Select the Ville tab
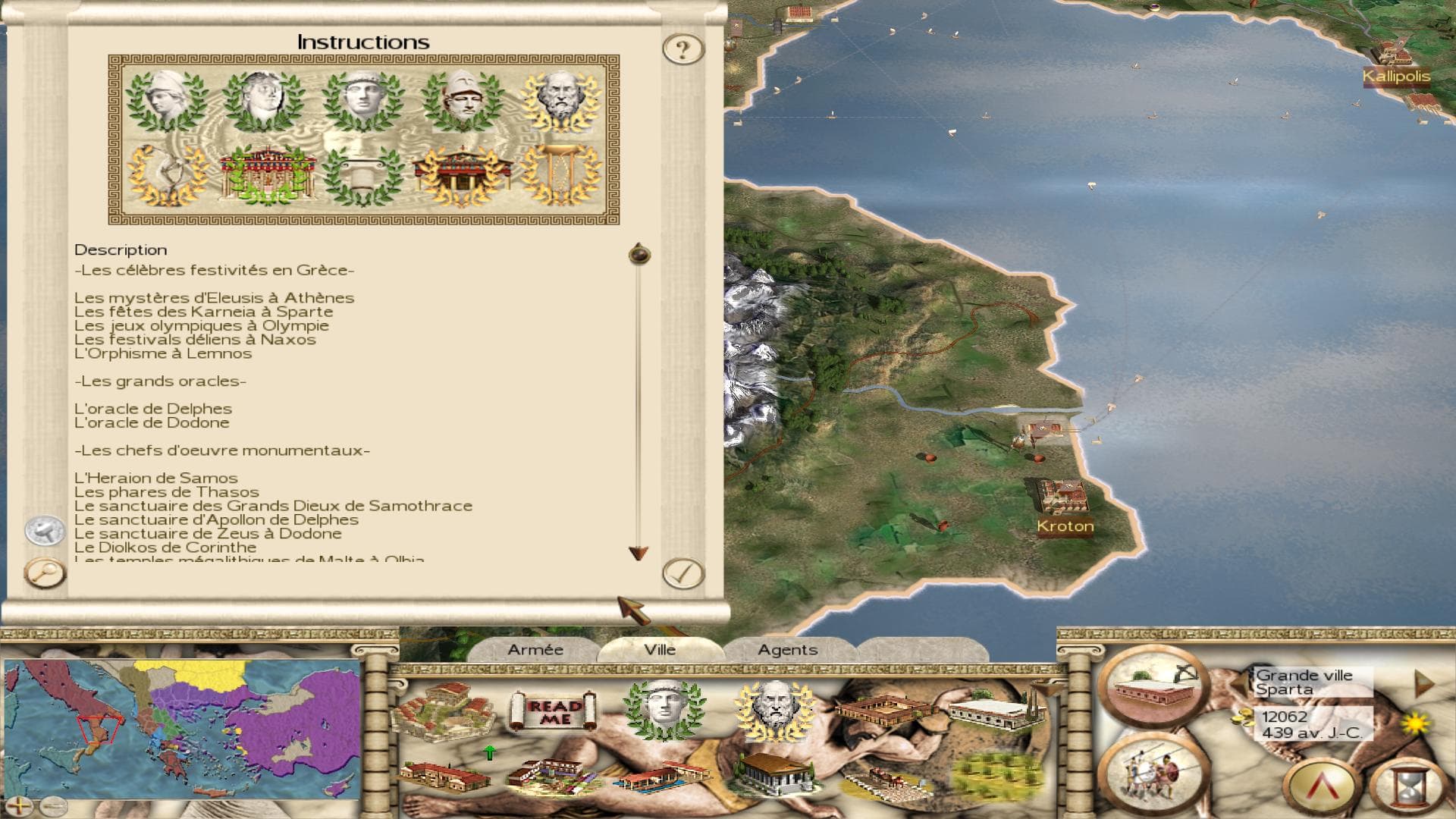This screenshot has width=1456, height=819. click(660, 650)
